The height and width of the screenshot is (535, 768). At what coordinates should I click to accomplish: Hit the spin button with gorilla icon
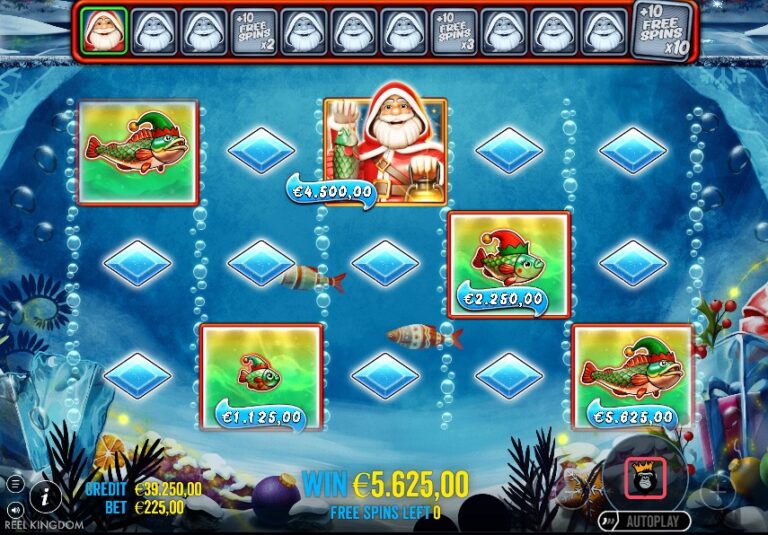point(646,477)
